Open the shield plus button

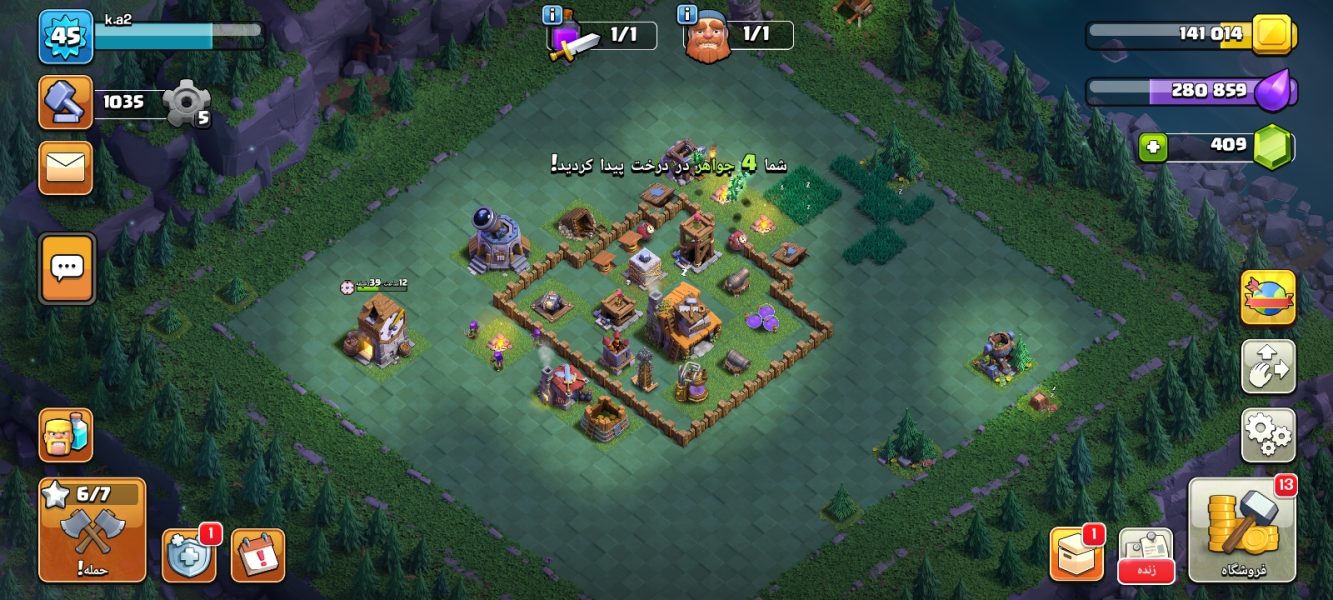pos(188,555)
